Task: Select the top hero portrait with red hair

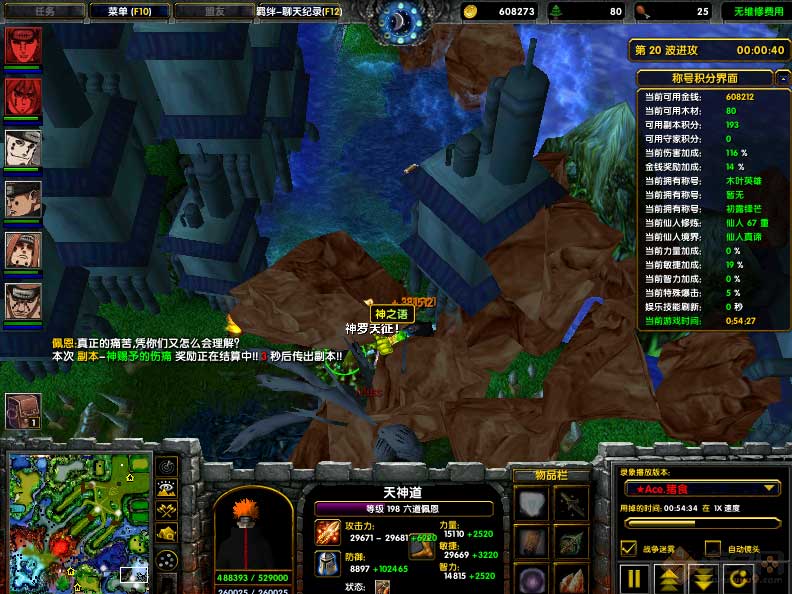Action: [x=22, y=45]
